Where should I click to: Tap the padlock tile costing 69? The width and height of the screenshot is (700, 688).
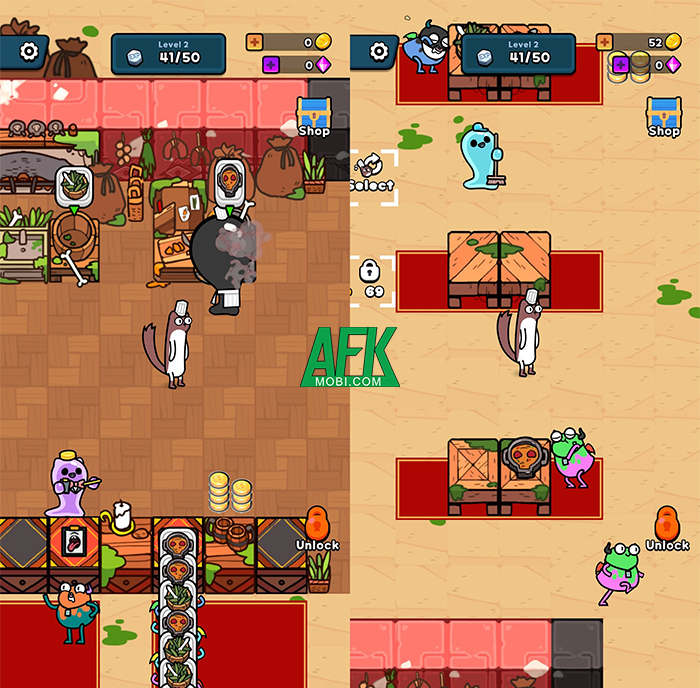[370, 278]
